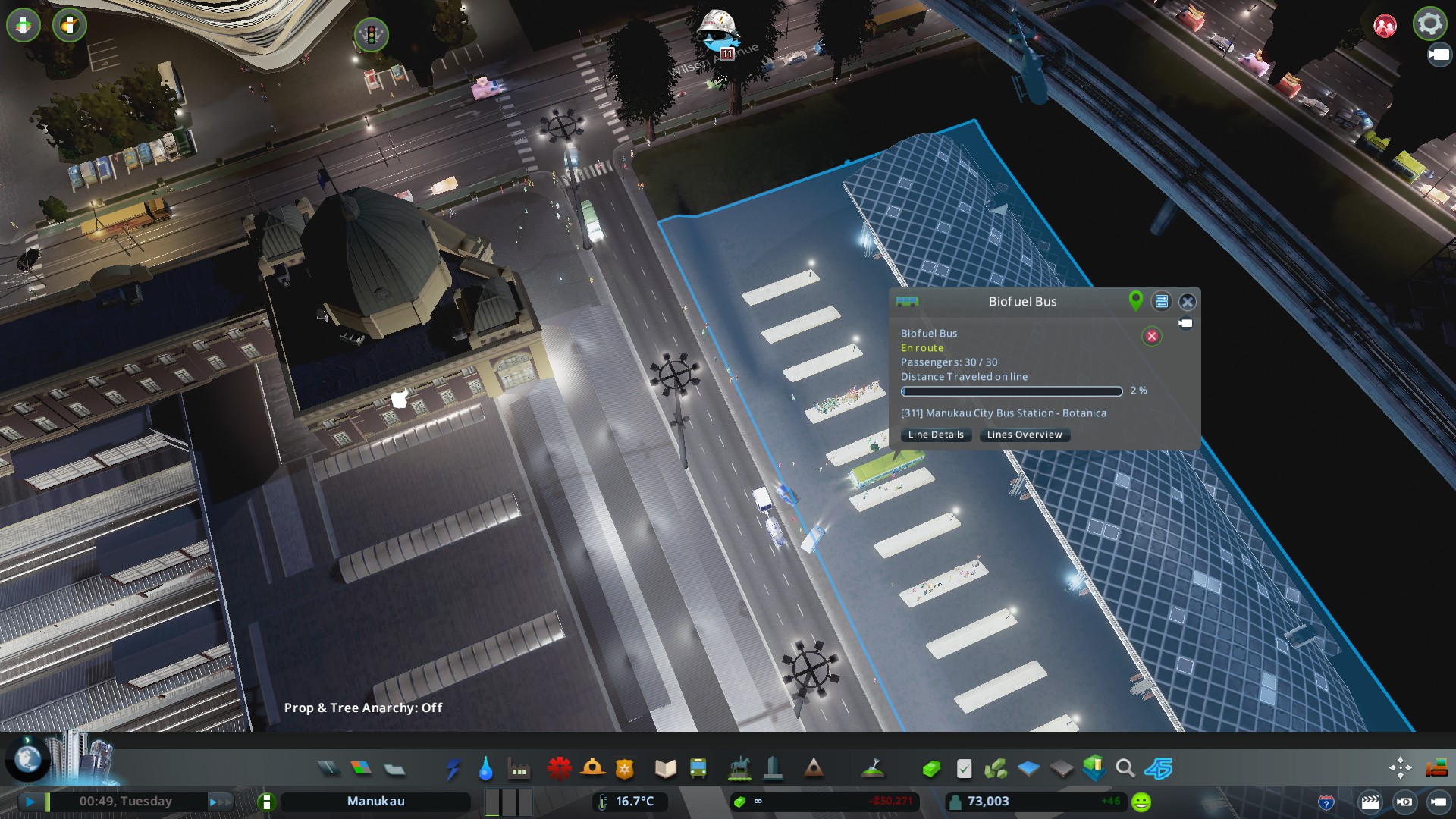Toggle the play/pause simulation button
Viewport: 1456px width, 819px height.
pos(30,801)
